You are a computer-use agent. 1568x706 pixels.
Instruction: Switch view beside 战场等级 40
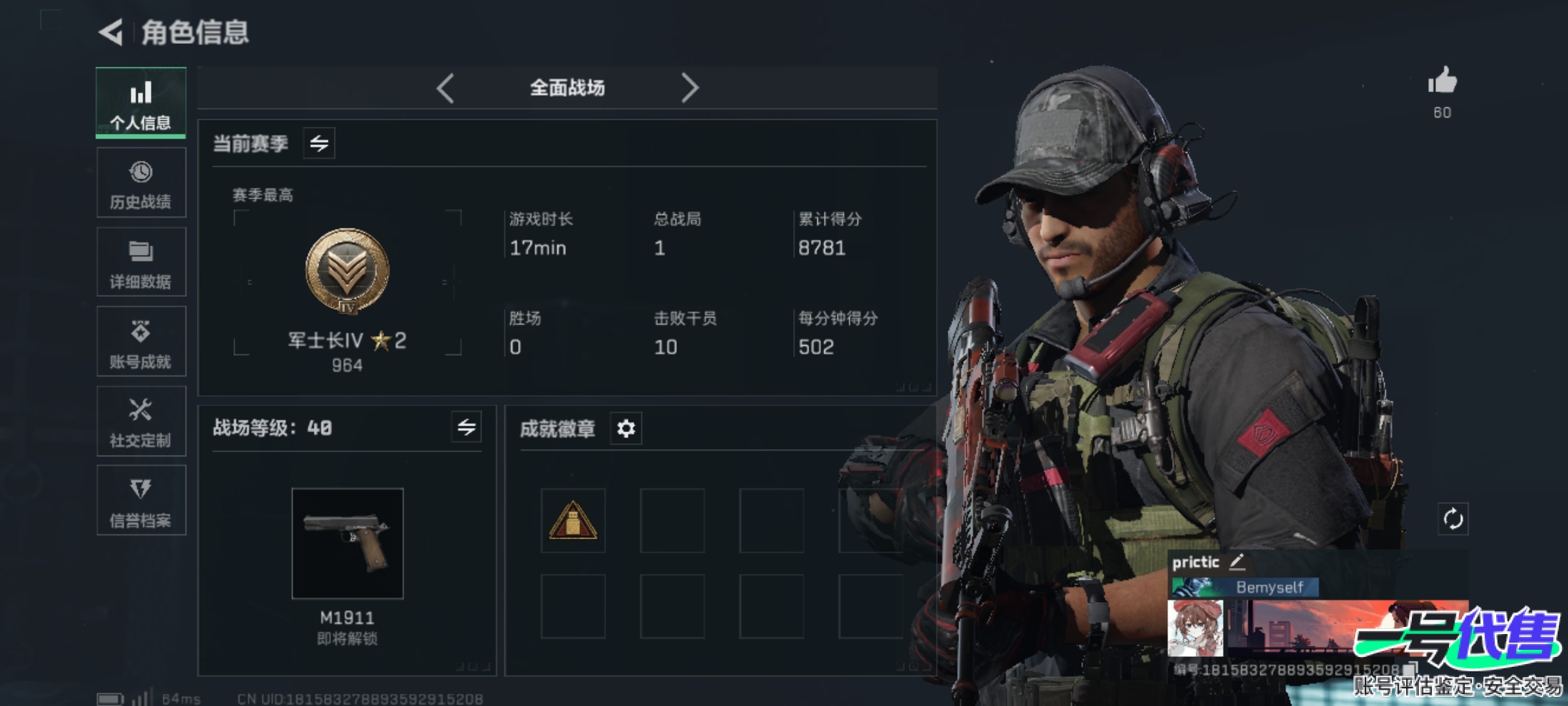(466, 428)
